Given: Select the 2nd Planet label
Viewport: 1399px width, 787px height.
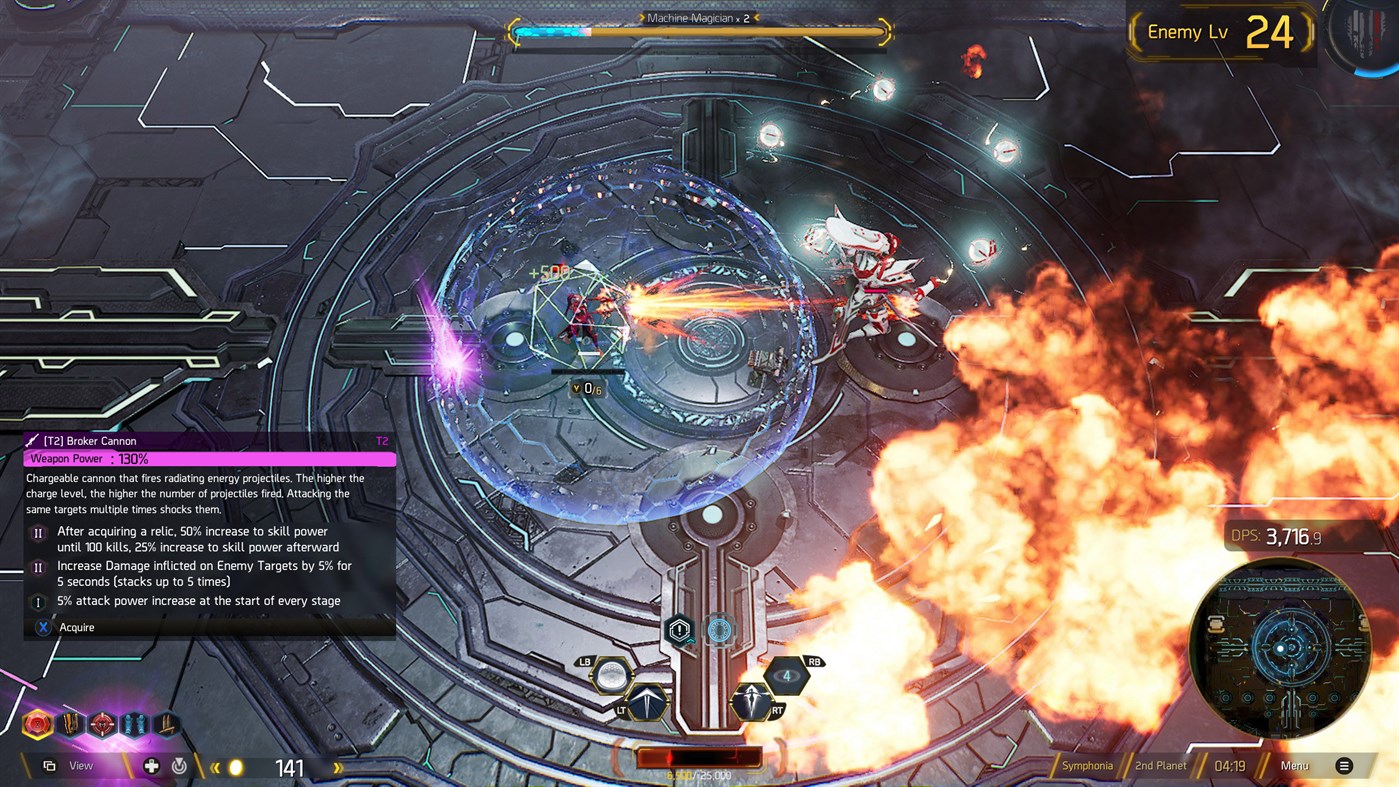Looking at the screenshot, I should click(1160, 765).
